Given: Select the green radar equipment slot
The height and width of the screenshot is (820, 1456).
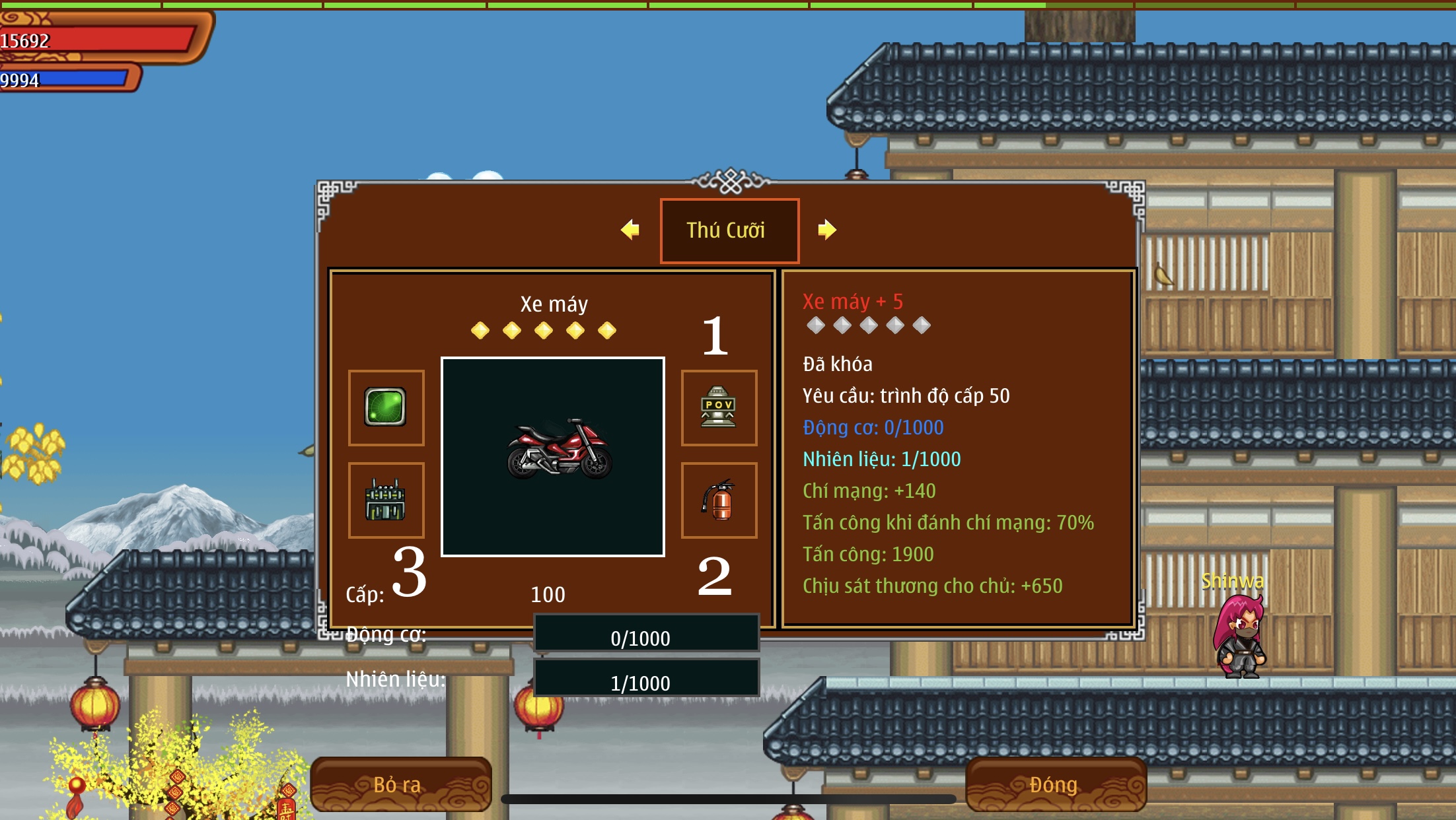Looking at the screenshot, I should tap(386, 407).
